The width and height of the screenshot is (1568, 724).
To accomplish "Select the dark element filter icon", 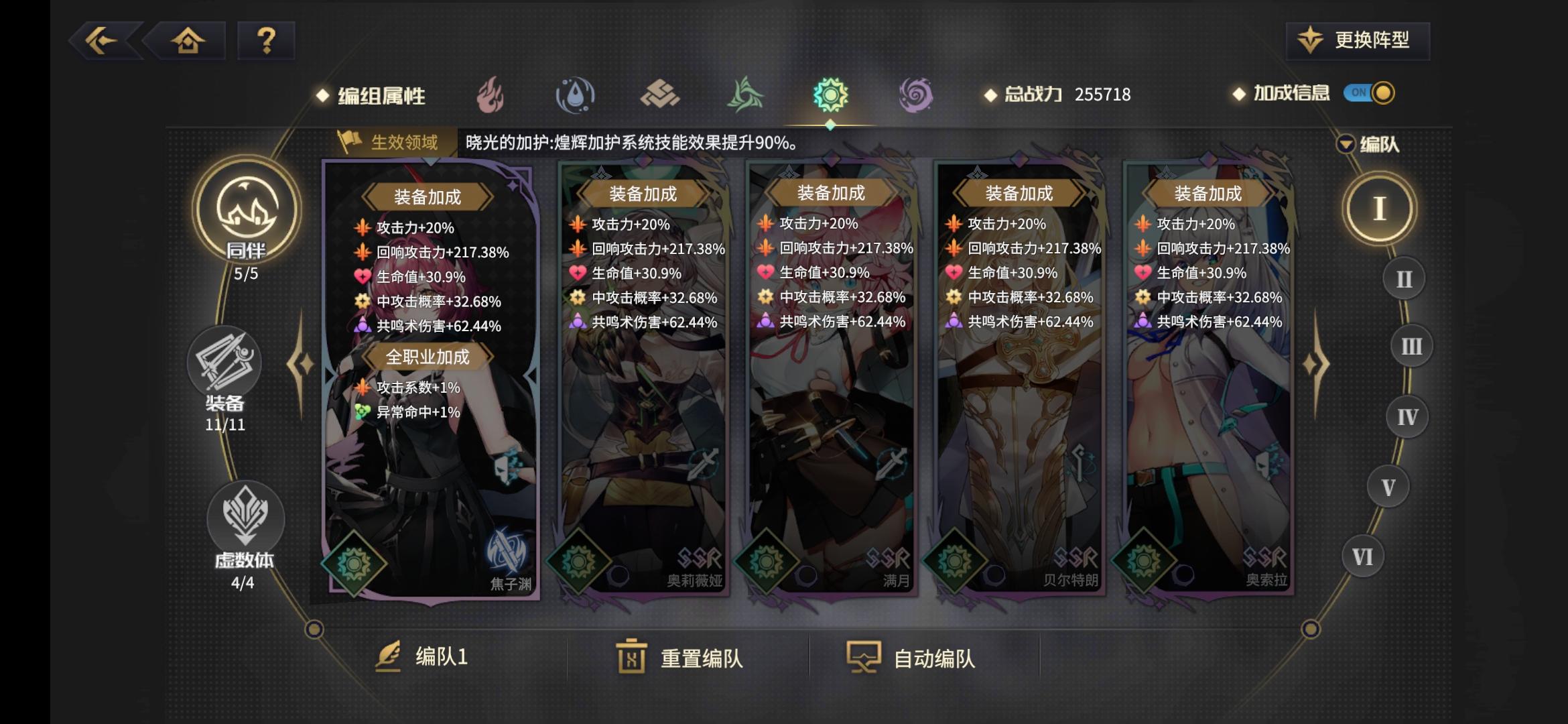I will click(917, 95).
